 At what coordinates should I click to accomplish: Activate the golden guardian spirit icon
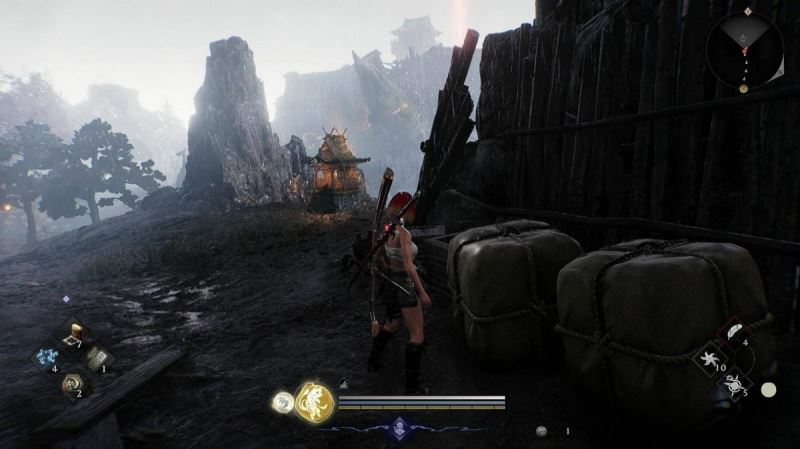point(314,402)
